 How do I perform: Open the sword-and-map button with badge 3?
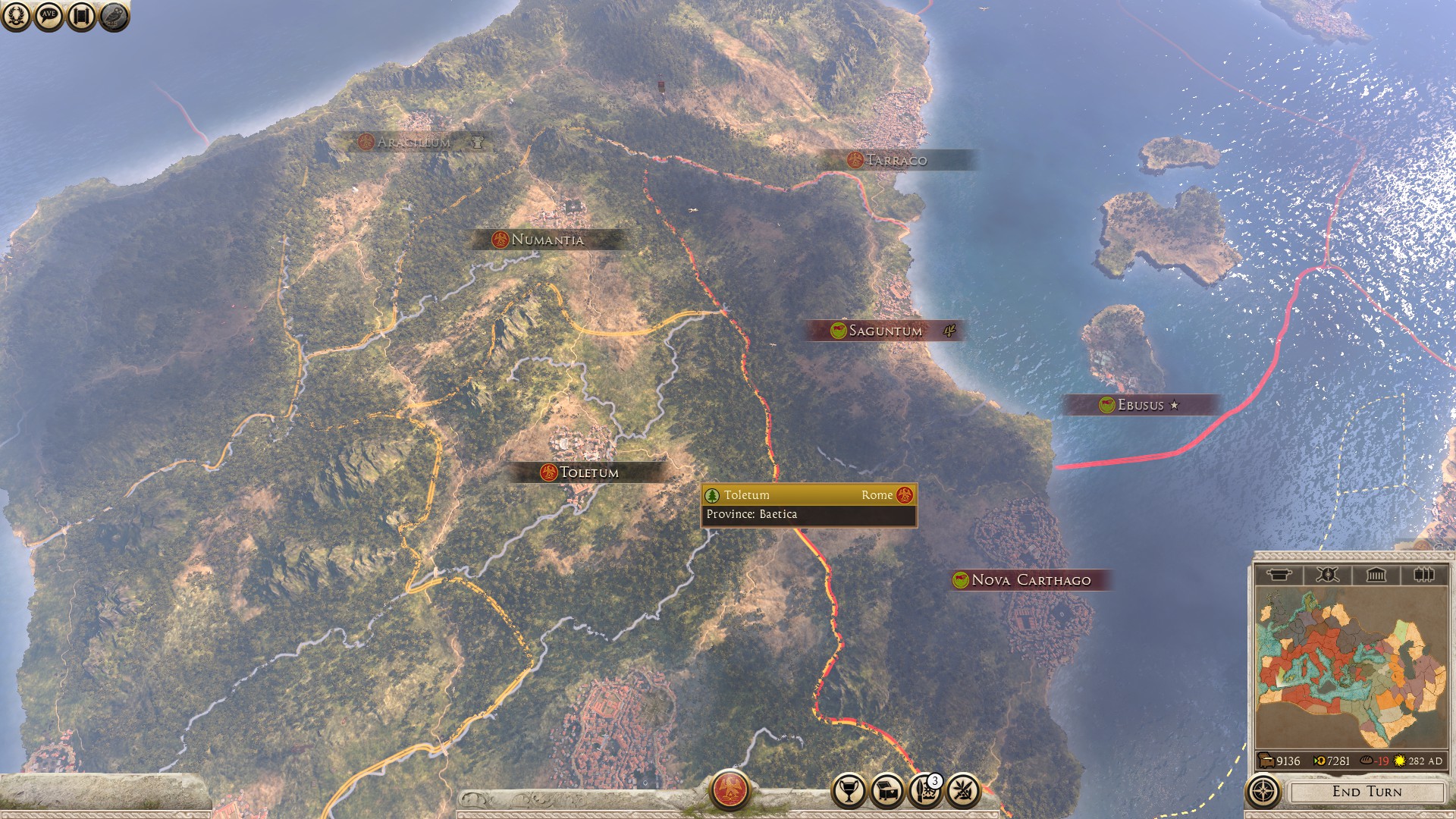coord(925,792)
